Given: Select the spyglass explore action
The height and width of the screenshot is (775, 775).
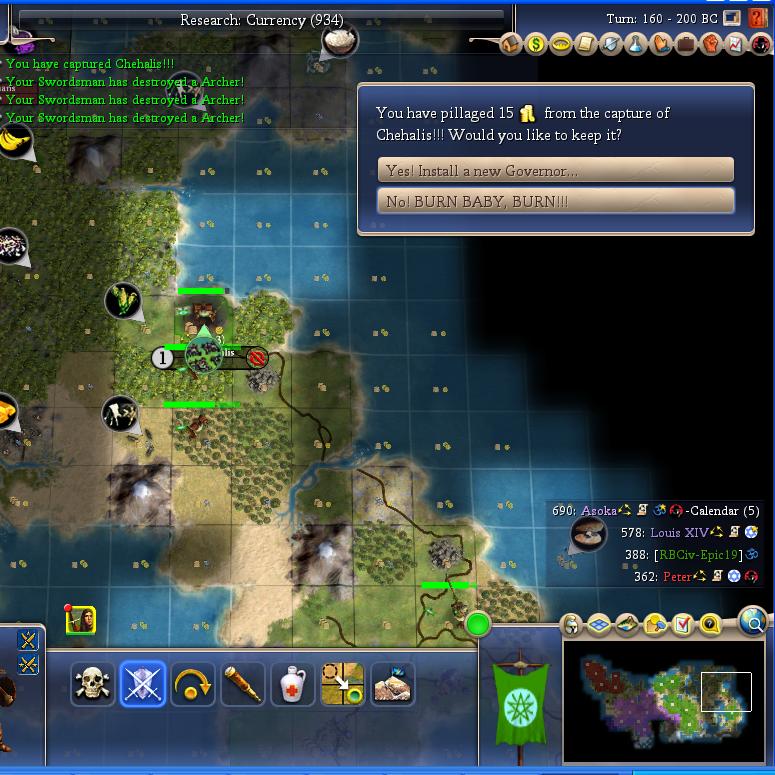Looking at the screenshot, I should [x=242, y=685].
